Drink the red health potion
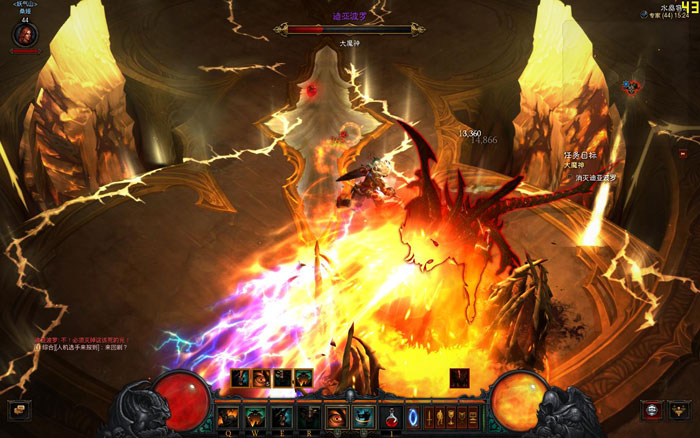This screenshot has height=438, width=700. pos(394,416)
